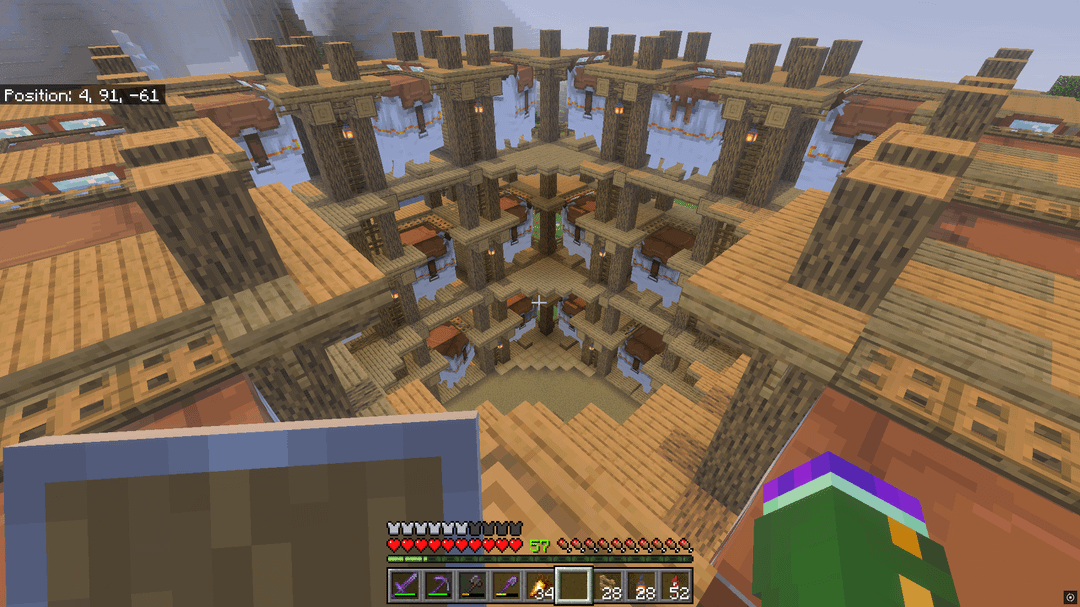Select the firework rocket stack of 52

tap(677, 586)
